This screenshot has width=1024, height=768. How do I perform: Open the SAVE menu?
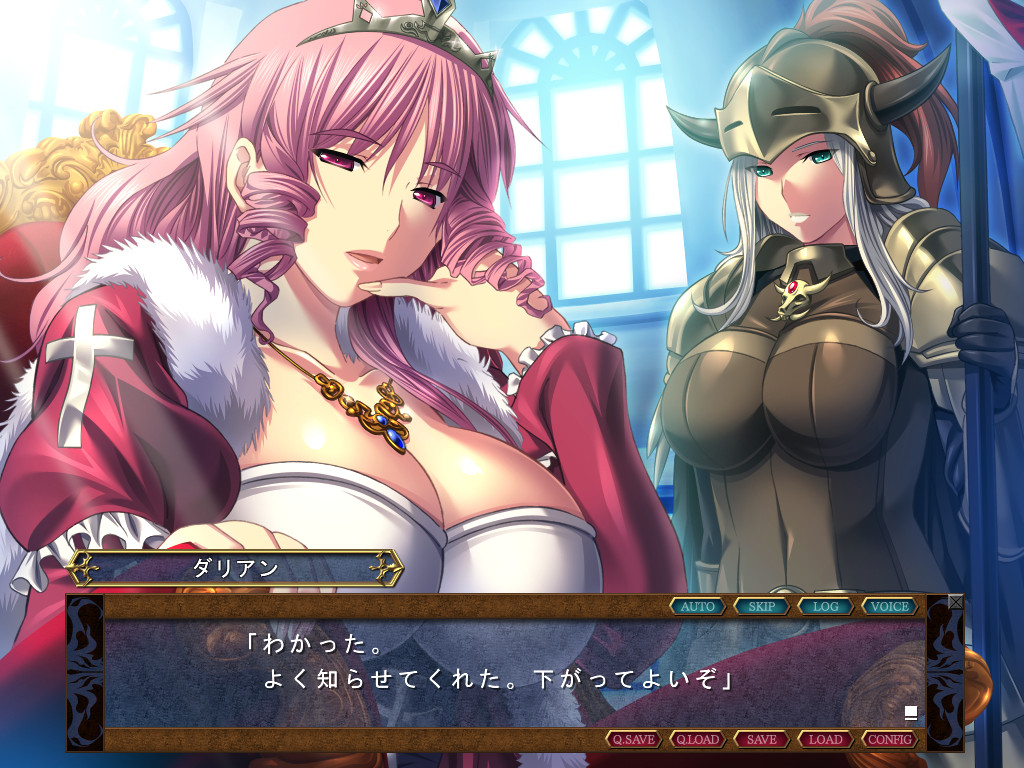click(x=762, y=740)
